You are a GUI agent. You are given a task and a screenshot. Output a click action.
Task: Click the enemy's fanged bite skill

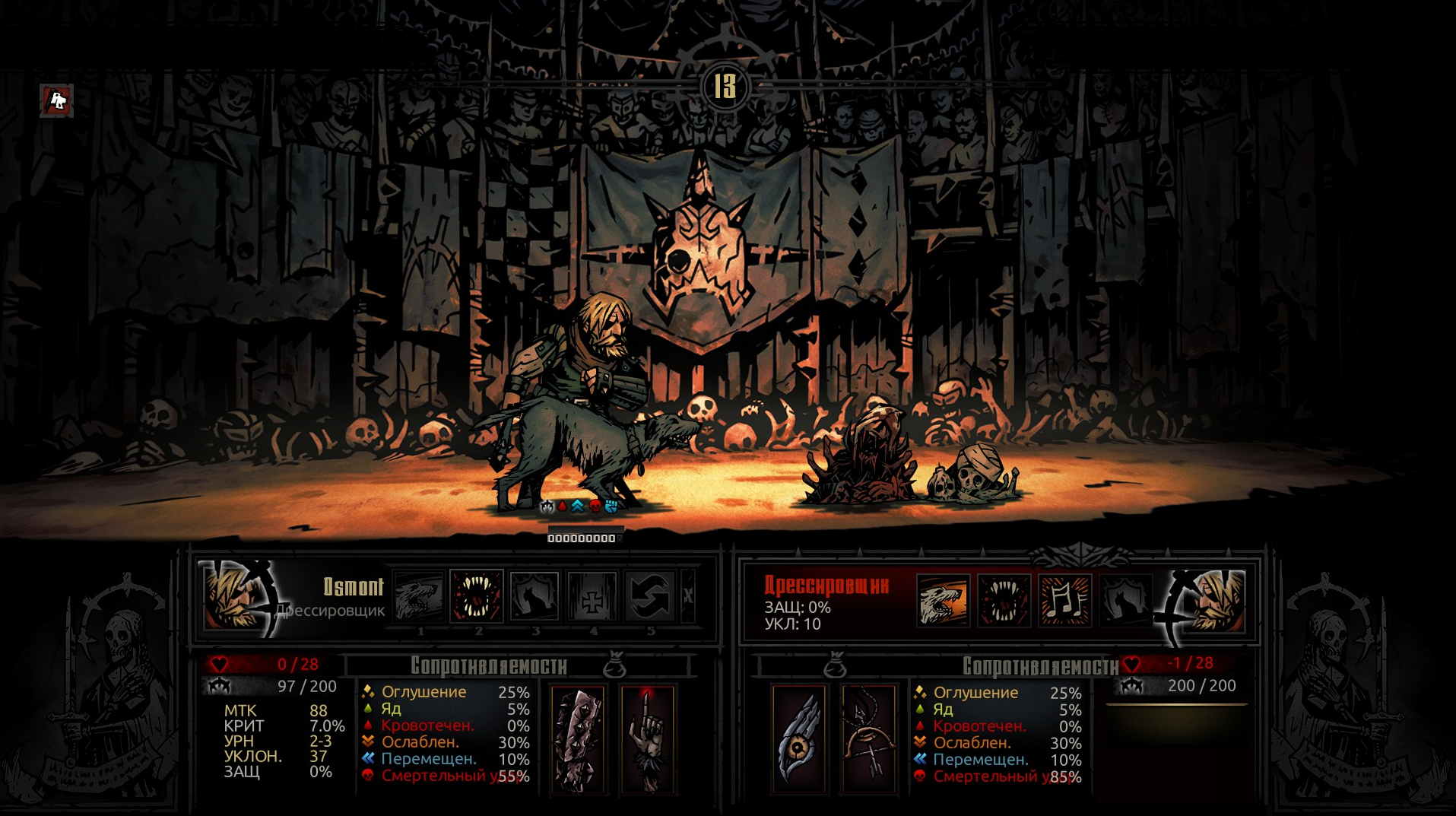[x=1004, y=601]
